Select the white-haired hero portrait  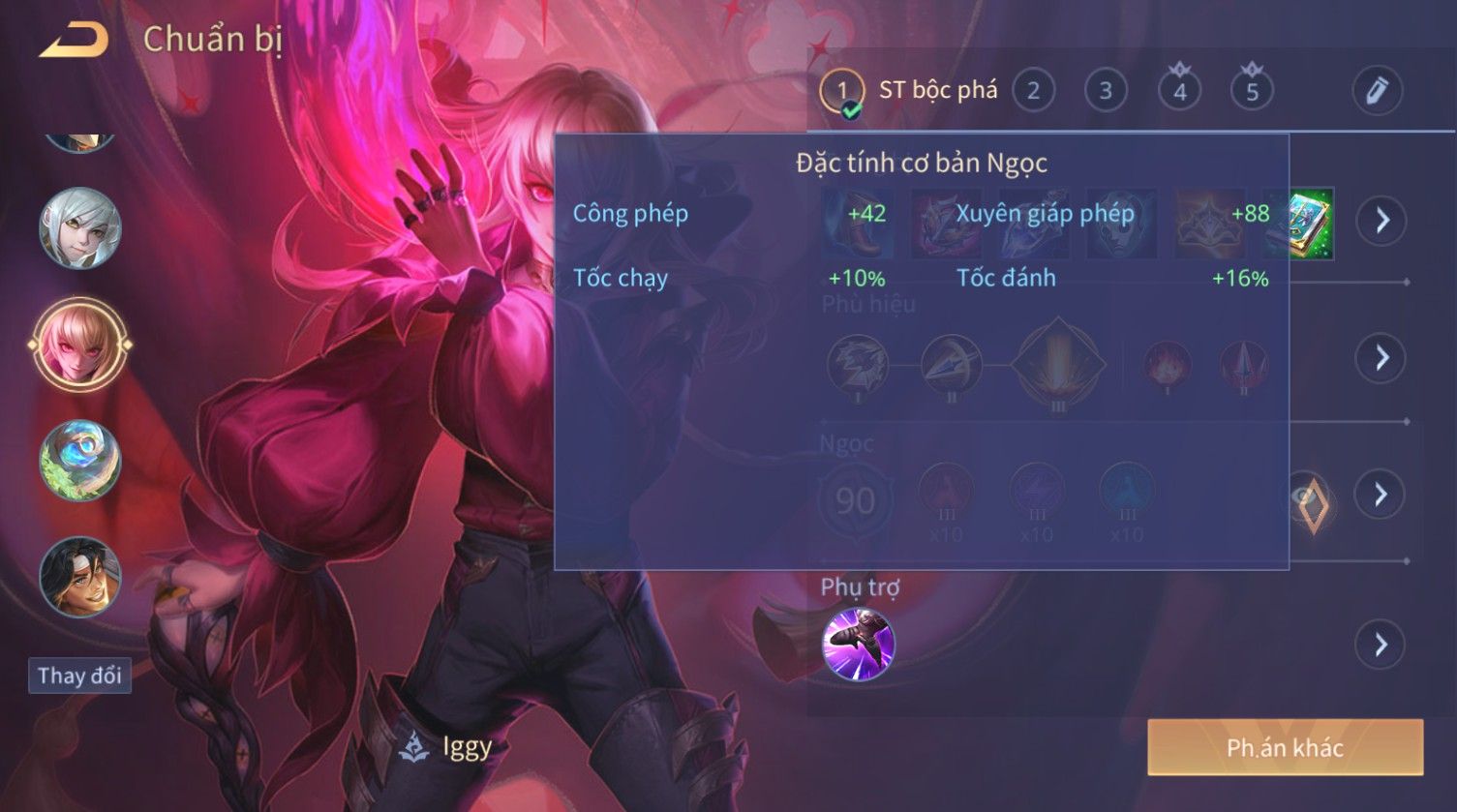pos(80,228)
